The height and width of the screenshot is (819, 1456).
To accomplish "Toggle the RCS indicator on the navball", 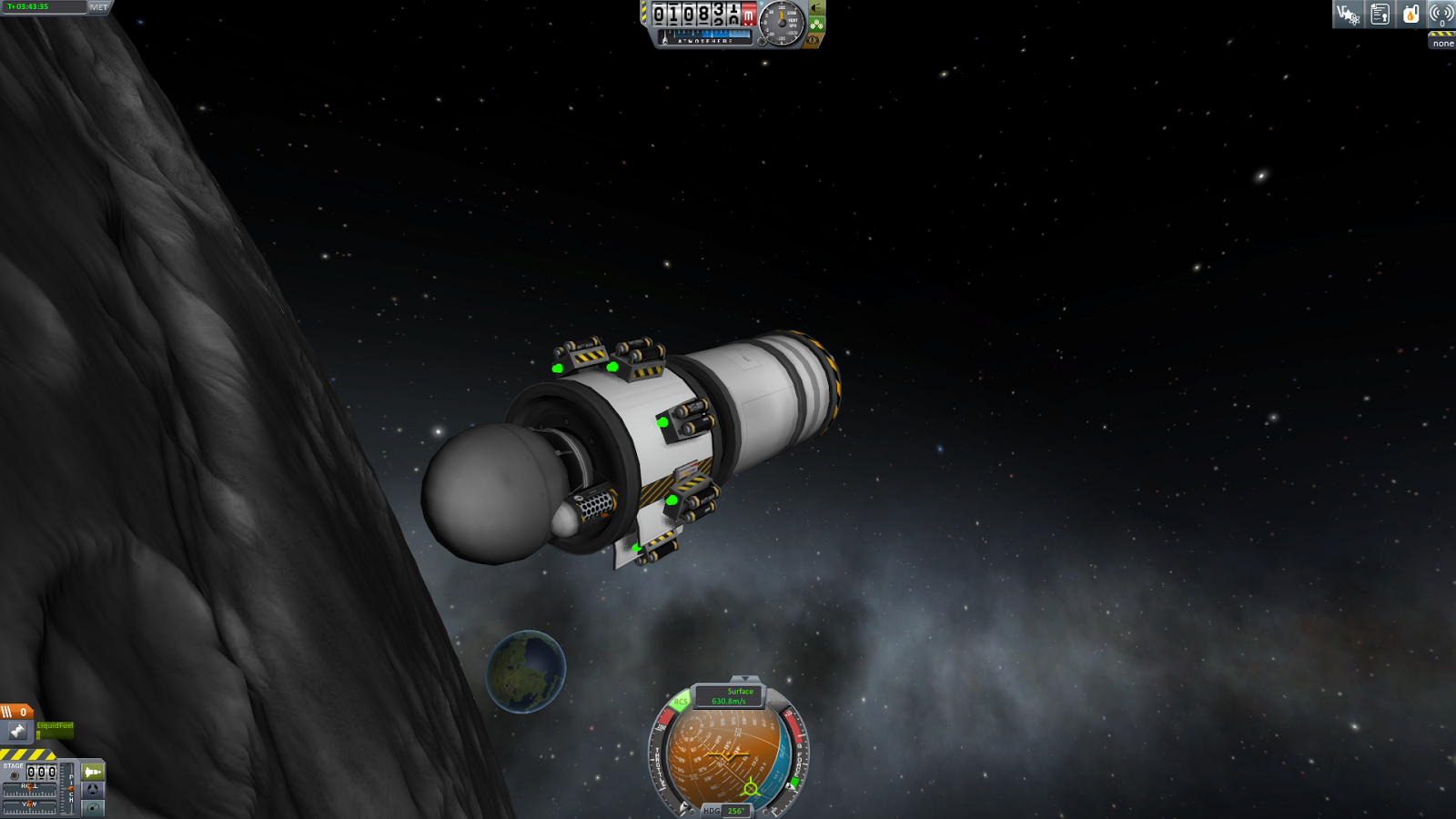I will [681, 702].
